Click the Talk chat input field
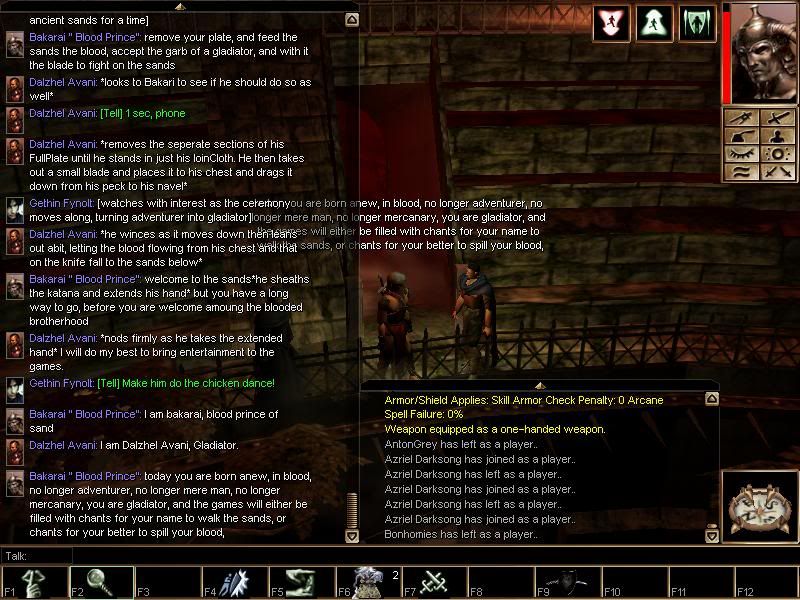 (x=200, y=555)
